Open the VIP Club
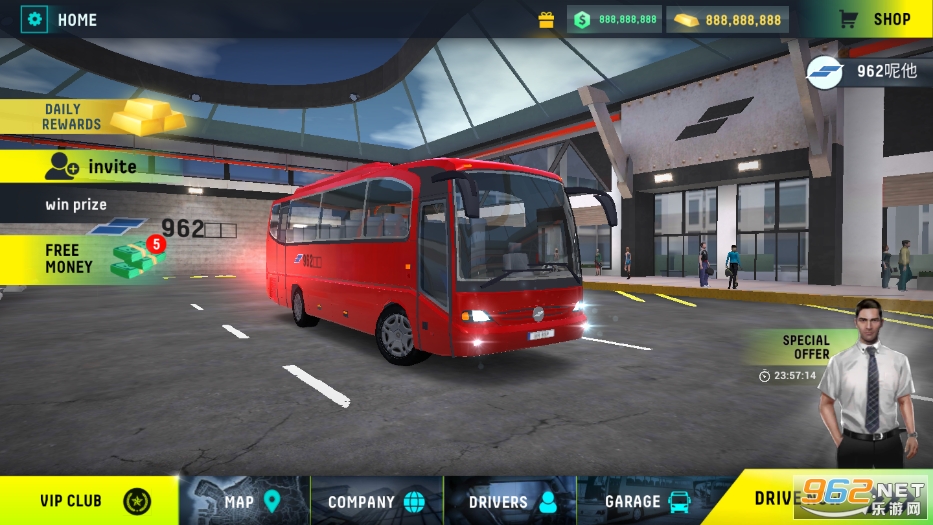The image size is (933, 525). (x=90, y=500)
